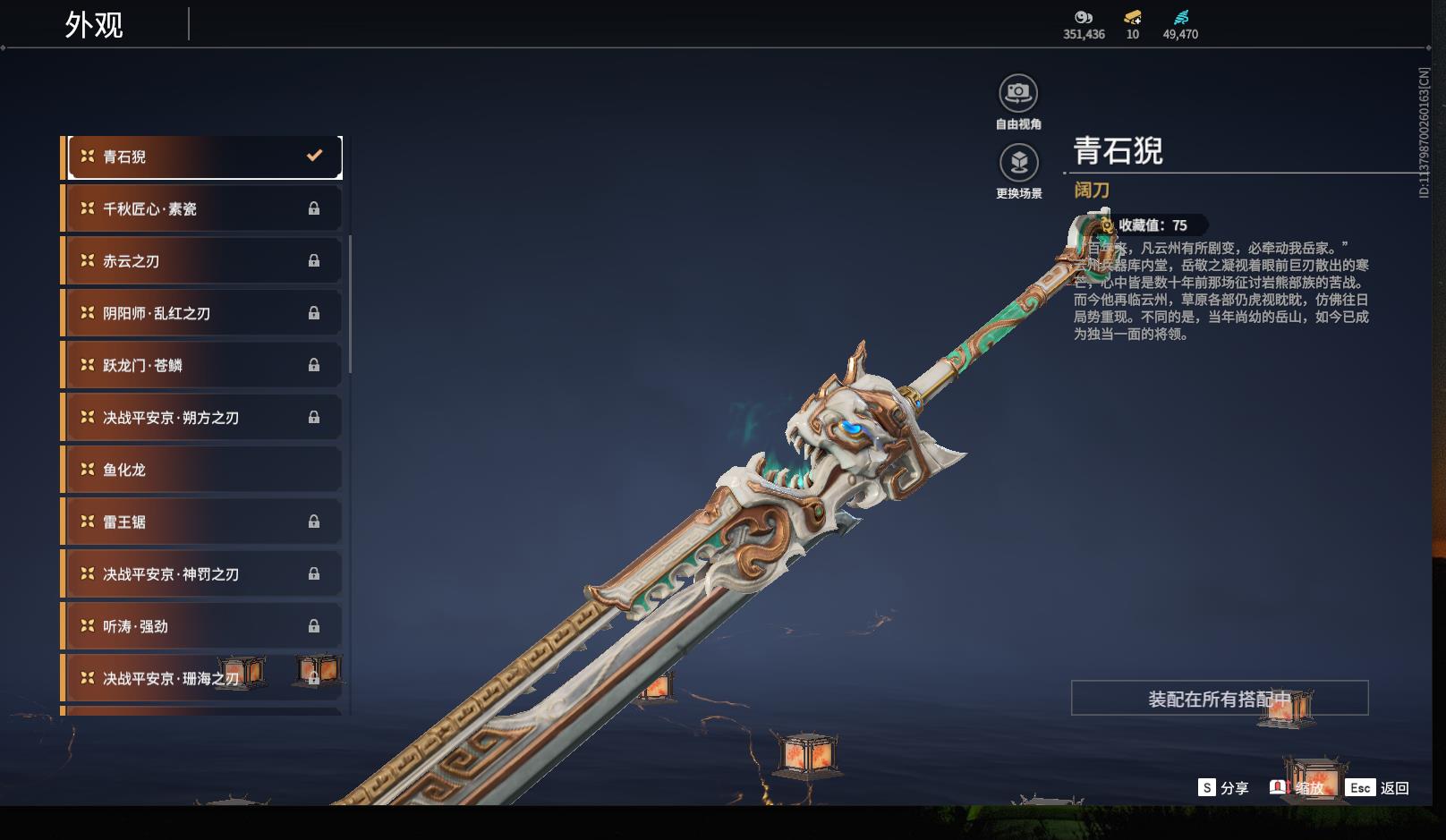Select the 听涛·强劲 skin row

click(x=204, y=626)
